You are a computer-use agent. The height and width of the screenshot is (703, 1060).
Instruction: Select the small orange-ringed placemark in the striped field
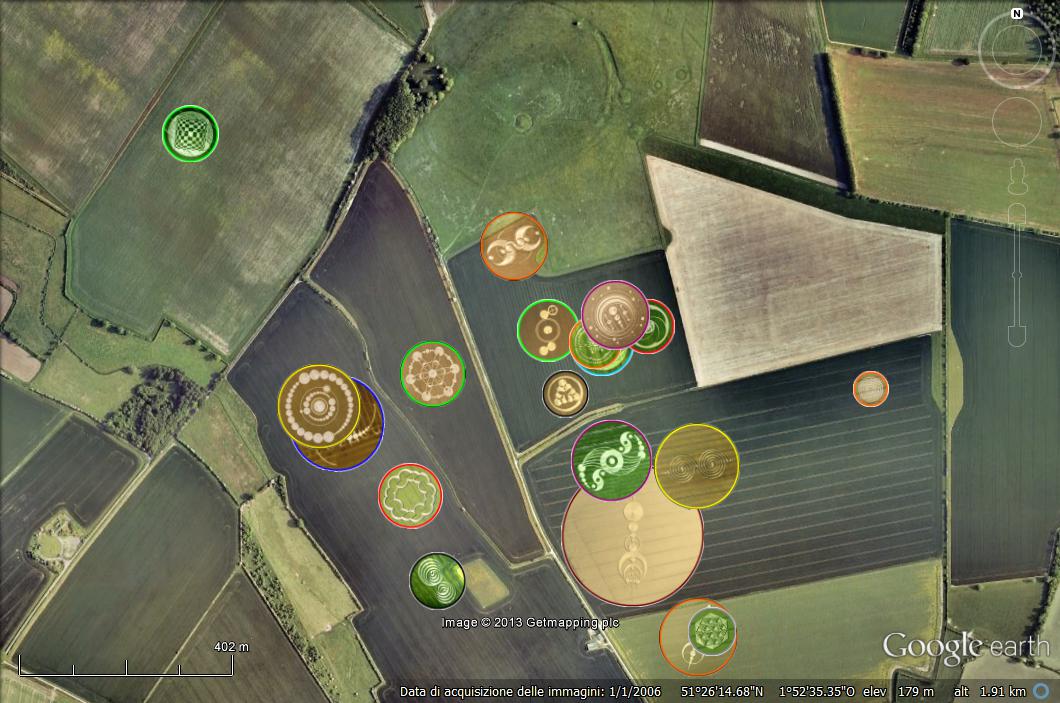871,389
